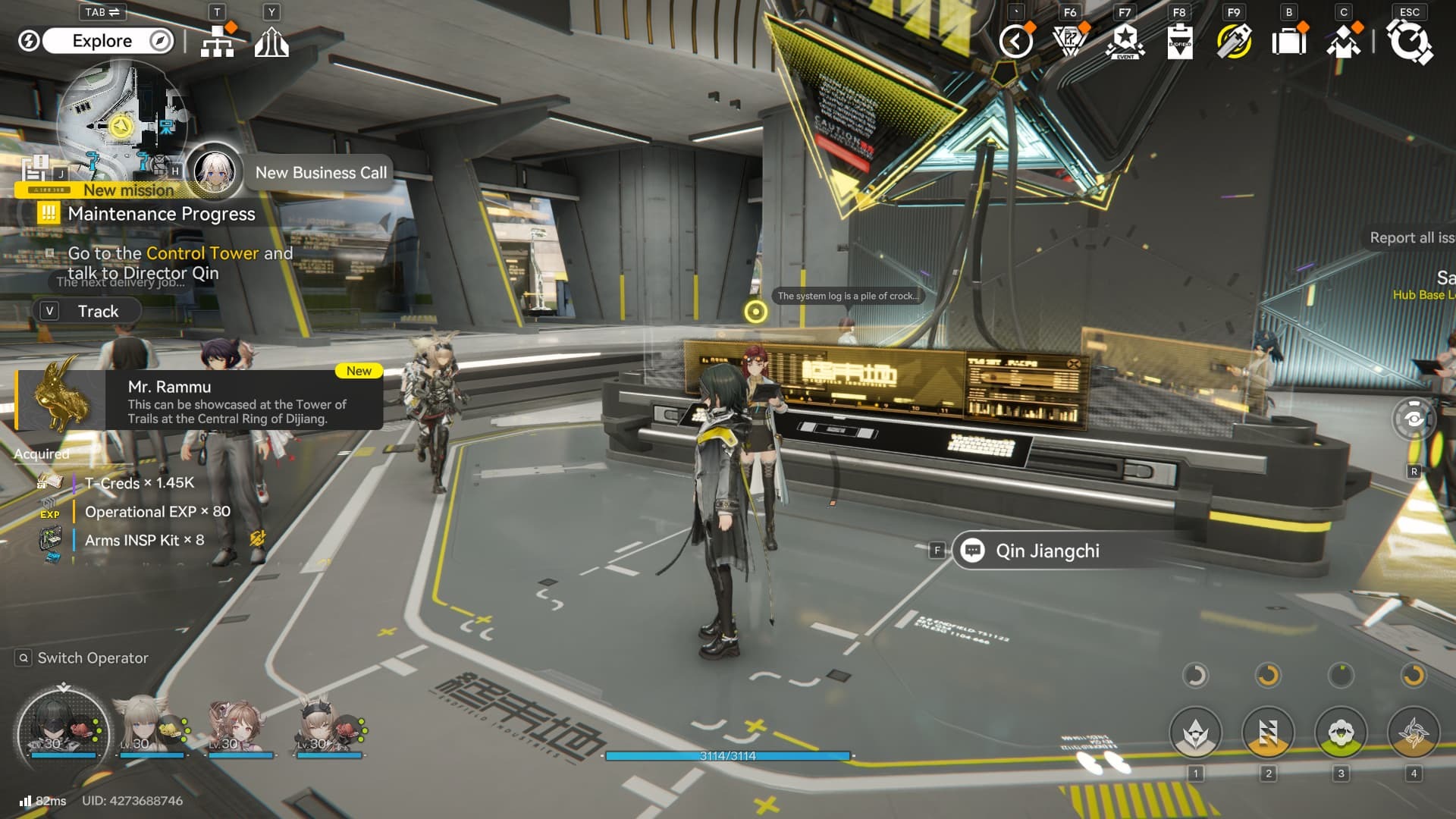Activate the green flower skill in slot 3

(1341, 733)
